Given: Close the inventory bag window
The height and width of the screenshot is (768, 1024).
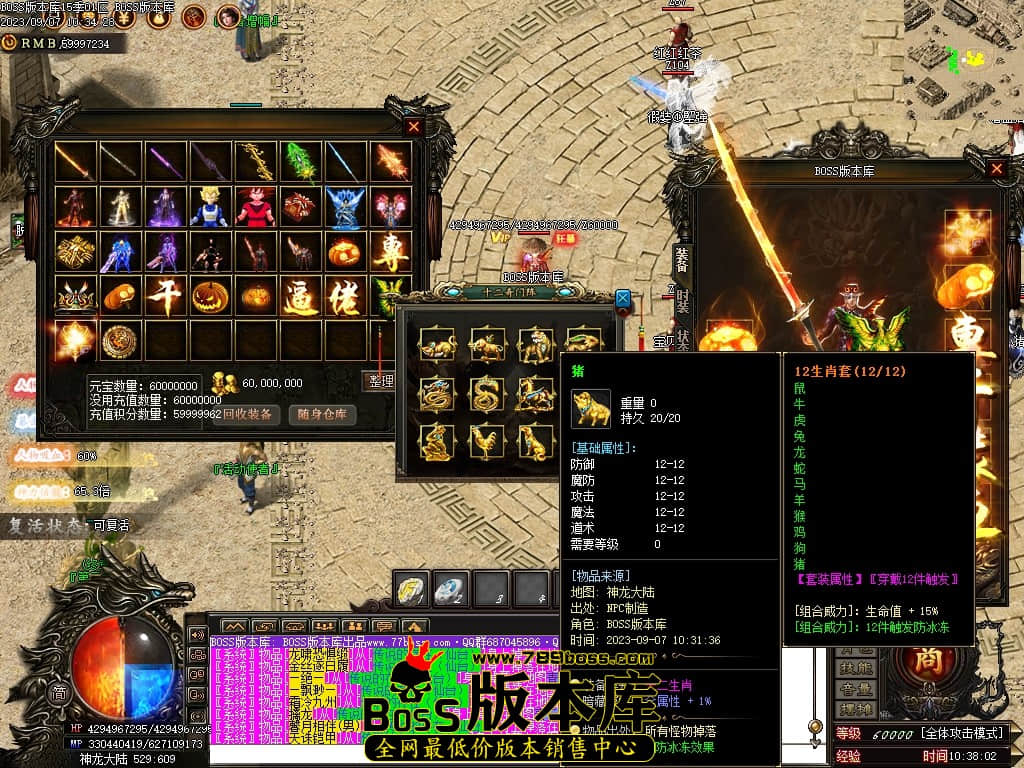Looking at the screenshot, I should [x=414, y=127].
